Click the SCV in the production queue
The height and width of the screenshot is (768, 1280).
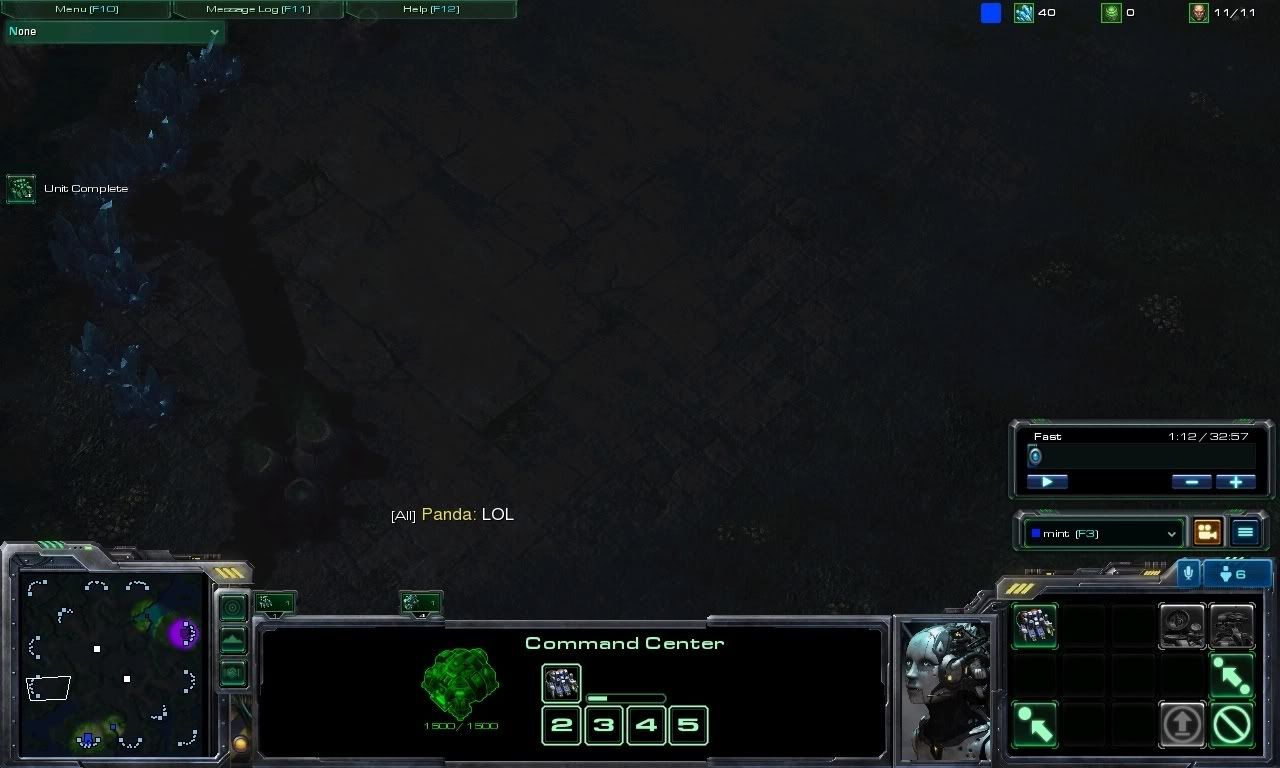(561, 683)
